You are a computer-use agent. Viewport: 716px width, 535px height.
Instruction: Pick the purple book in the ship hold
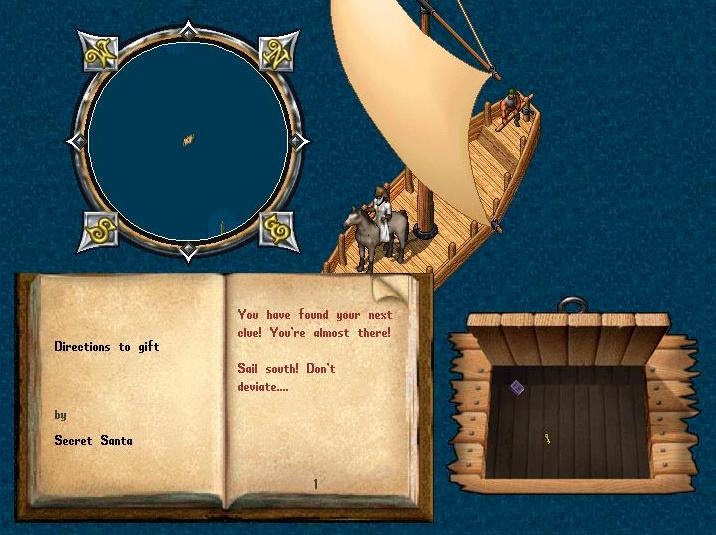coord(517,387)
